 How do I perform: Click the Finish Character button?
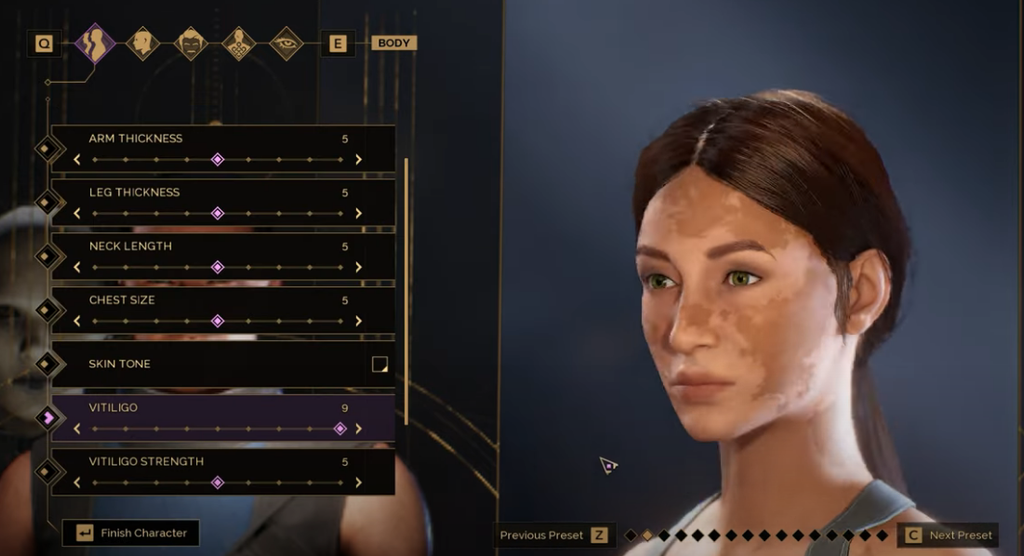(x=131, y=533)
